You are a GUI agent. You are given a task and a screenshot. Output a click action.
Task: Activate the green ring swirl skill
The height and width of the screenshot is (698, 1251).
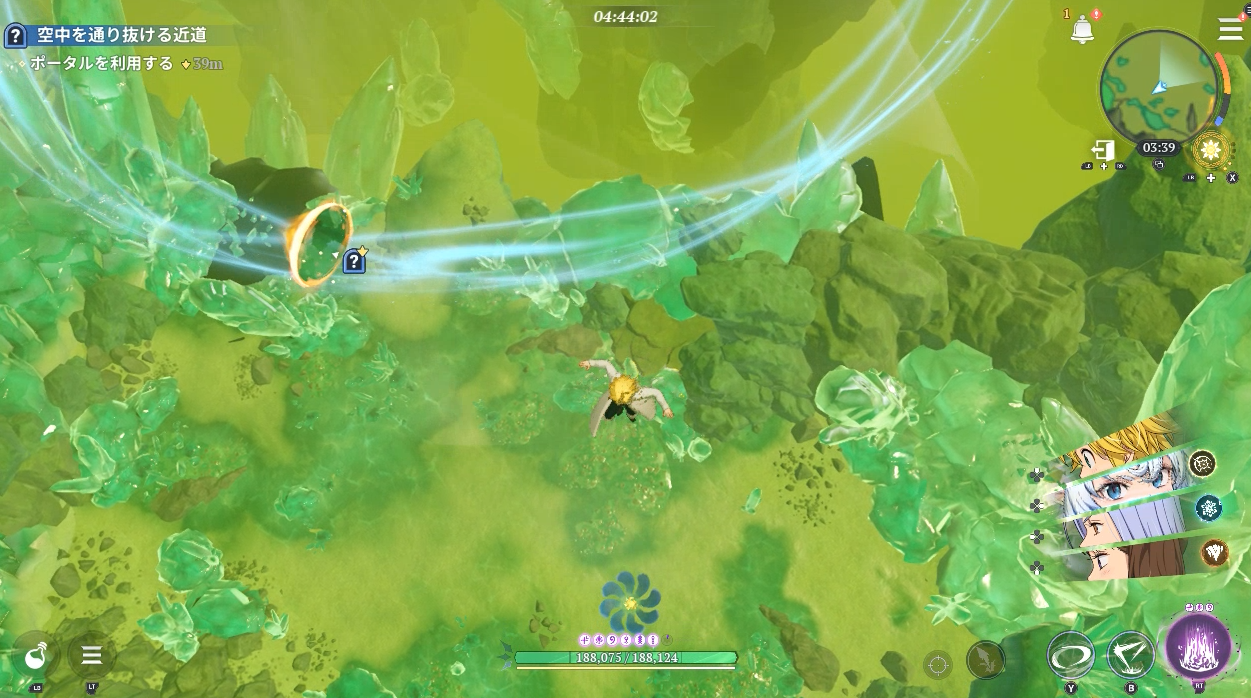point(1070,655)
